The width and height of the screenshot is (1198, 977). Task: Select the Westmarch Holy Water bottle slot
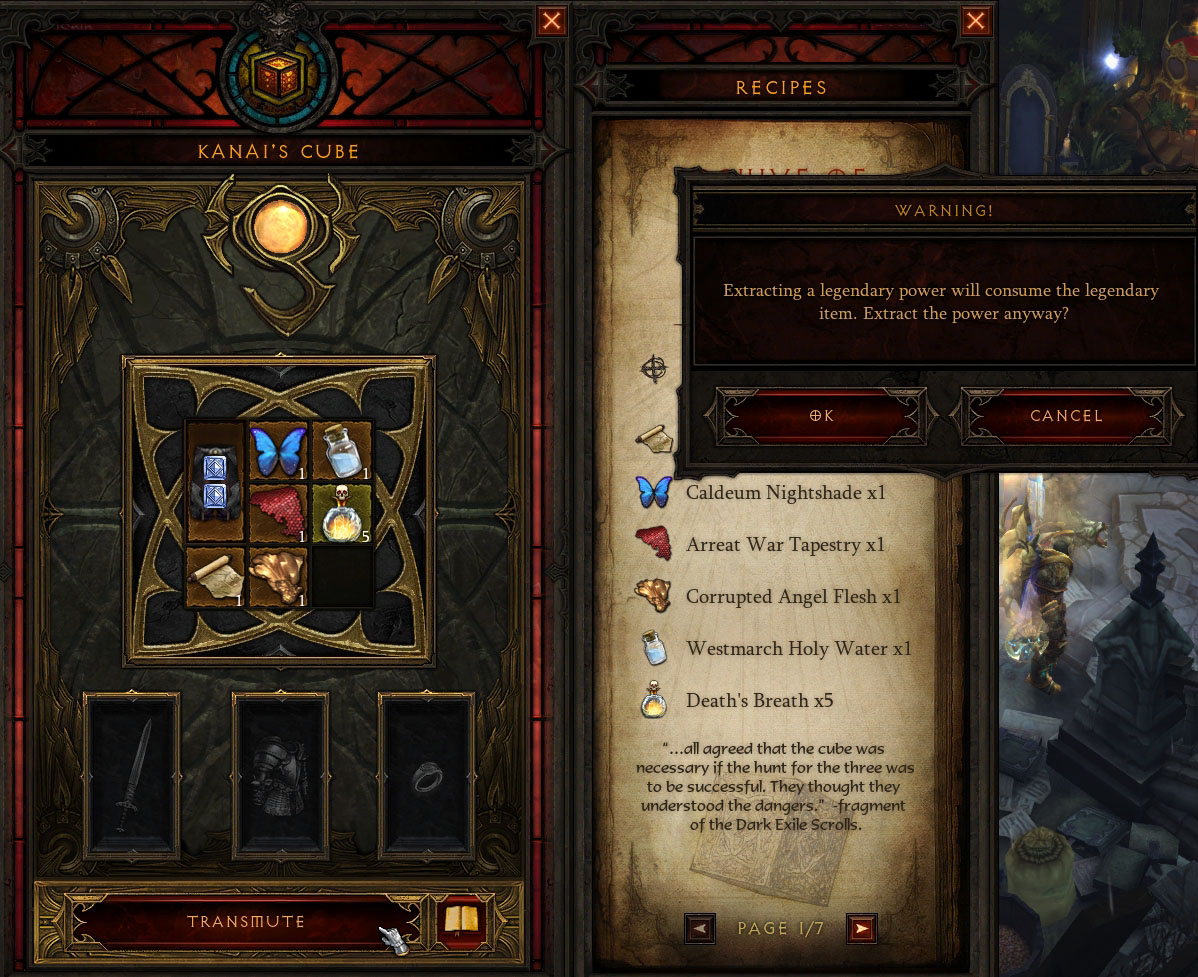click(x=342, y=451)
